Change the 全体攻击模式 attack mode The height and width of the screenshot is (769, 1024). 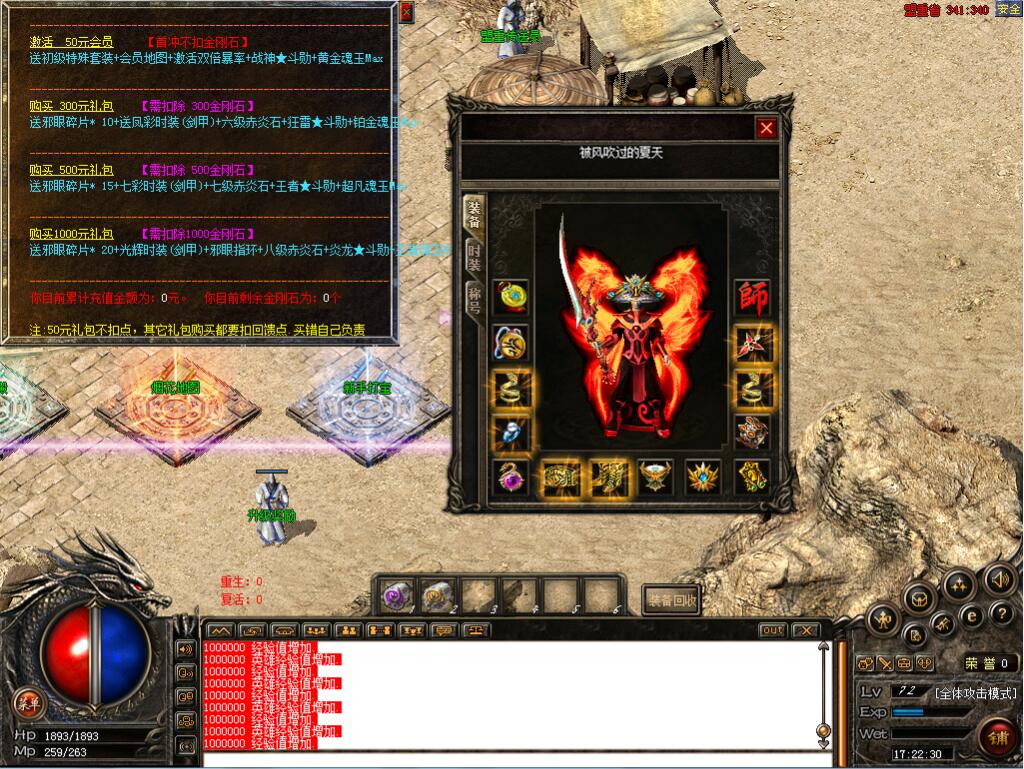point(975,693)
